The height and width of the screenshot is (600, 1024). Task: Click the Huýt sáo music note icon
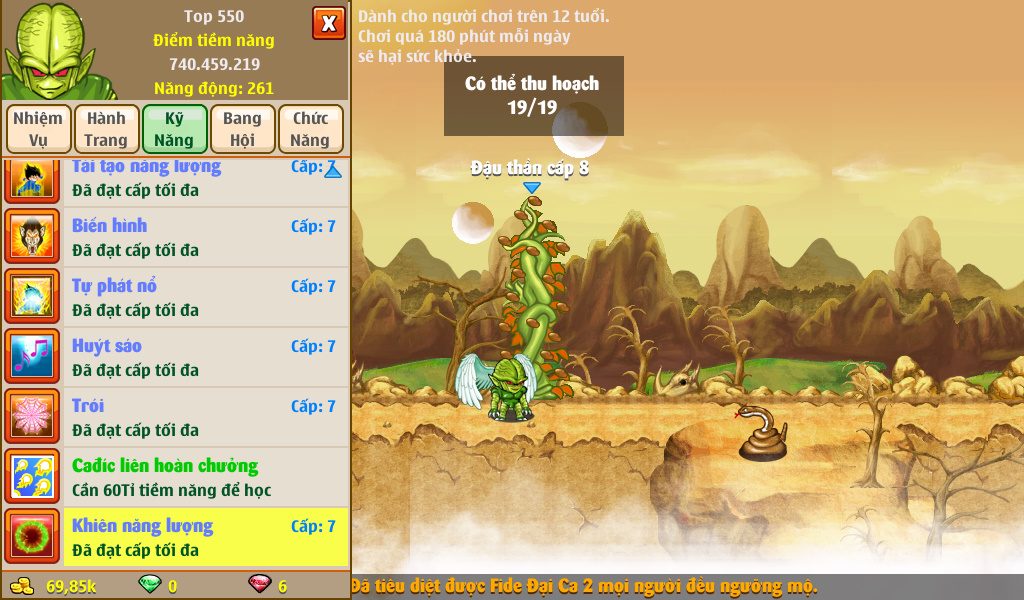coord(33,357)
